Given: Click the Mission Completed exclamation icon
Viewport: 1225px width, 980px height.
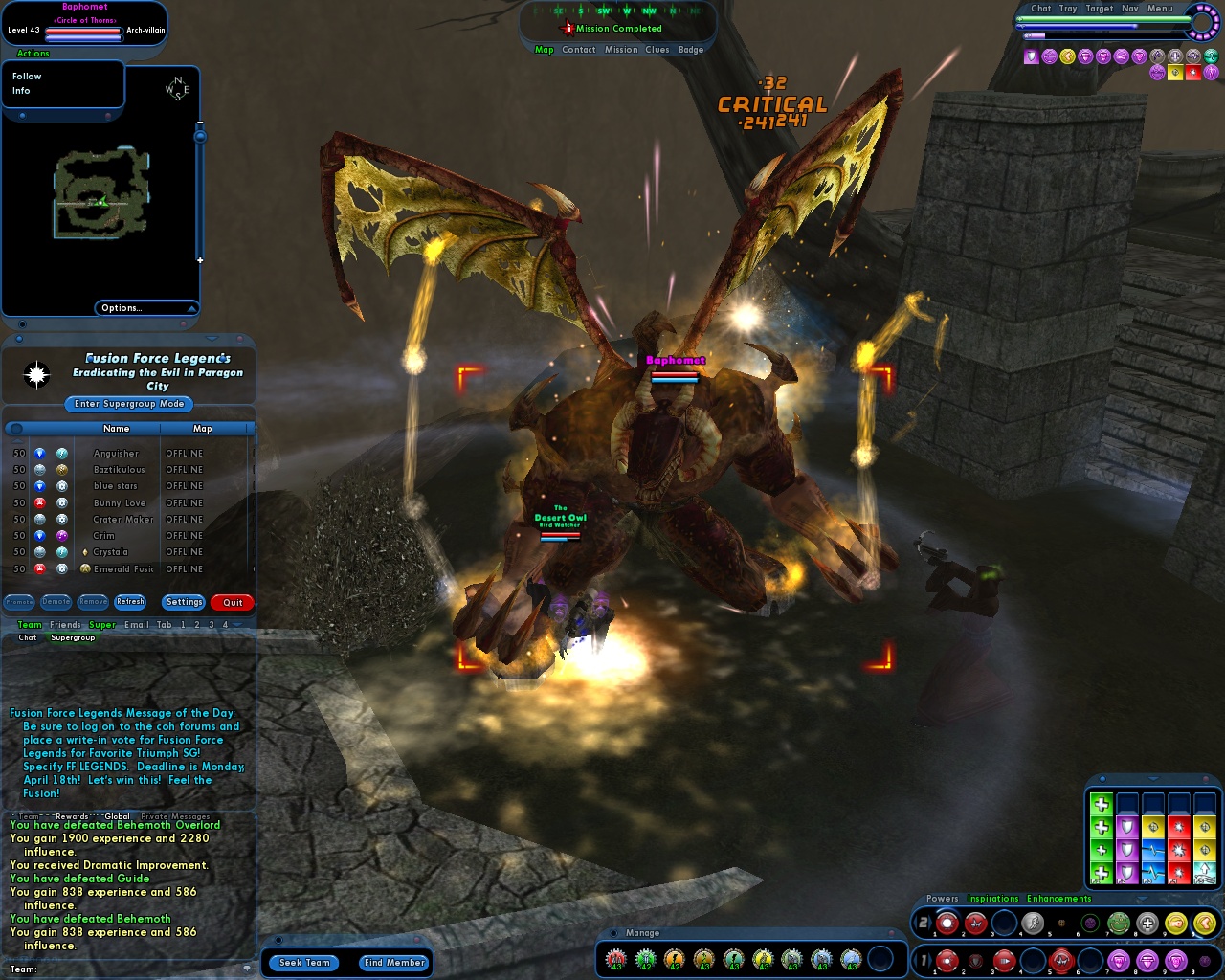Looking at the screenshot, I should coord(568,28).
